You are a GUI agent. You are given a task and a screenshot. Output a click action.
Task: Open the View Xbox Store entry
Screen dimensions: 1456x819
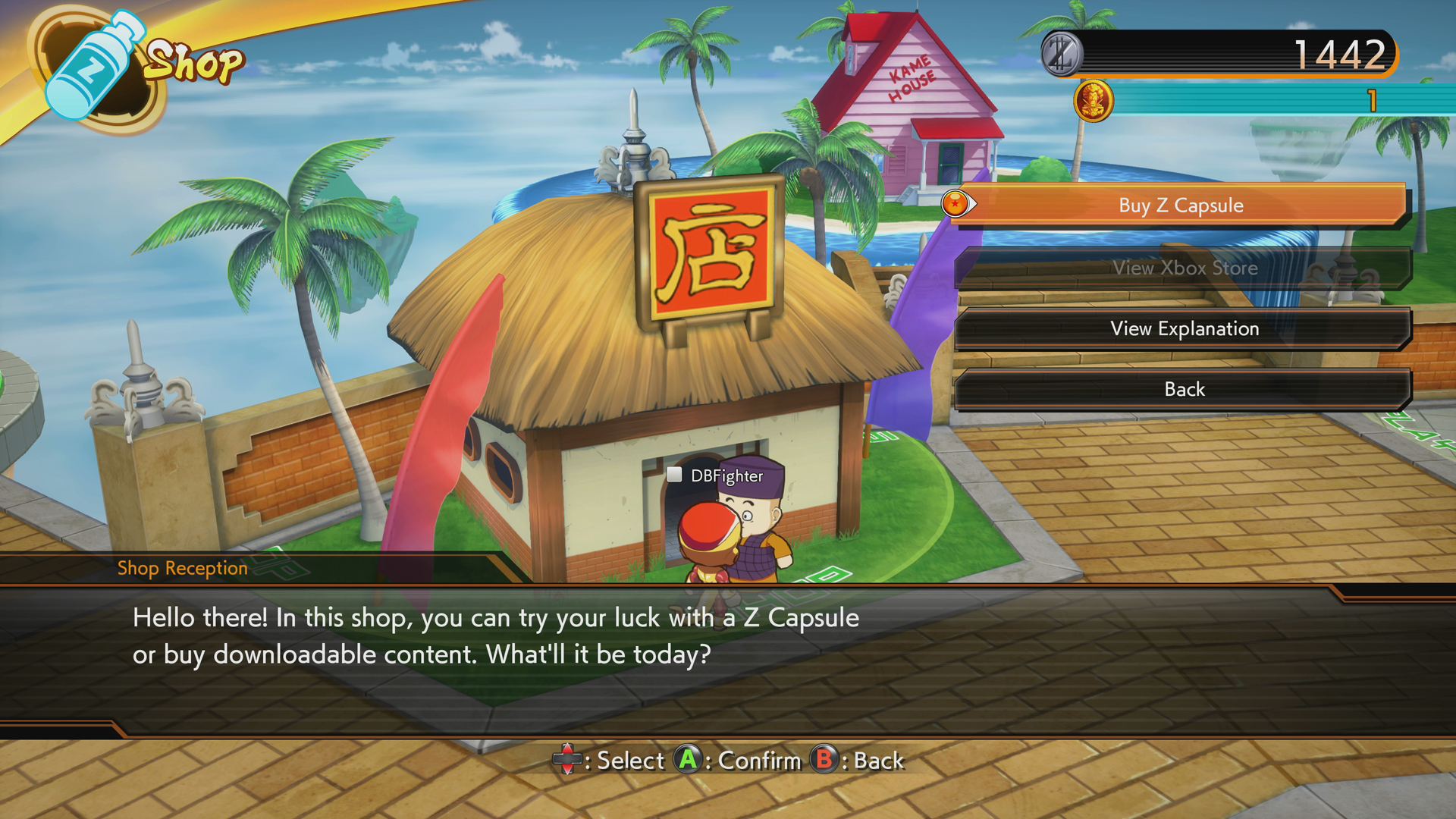1185,268
